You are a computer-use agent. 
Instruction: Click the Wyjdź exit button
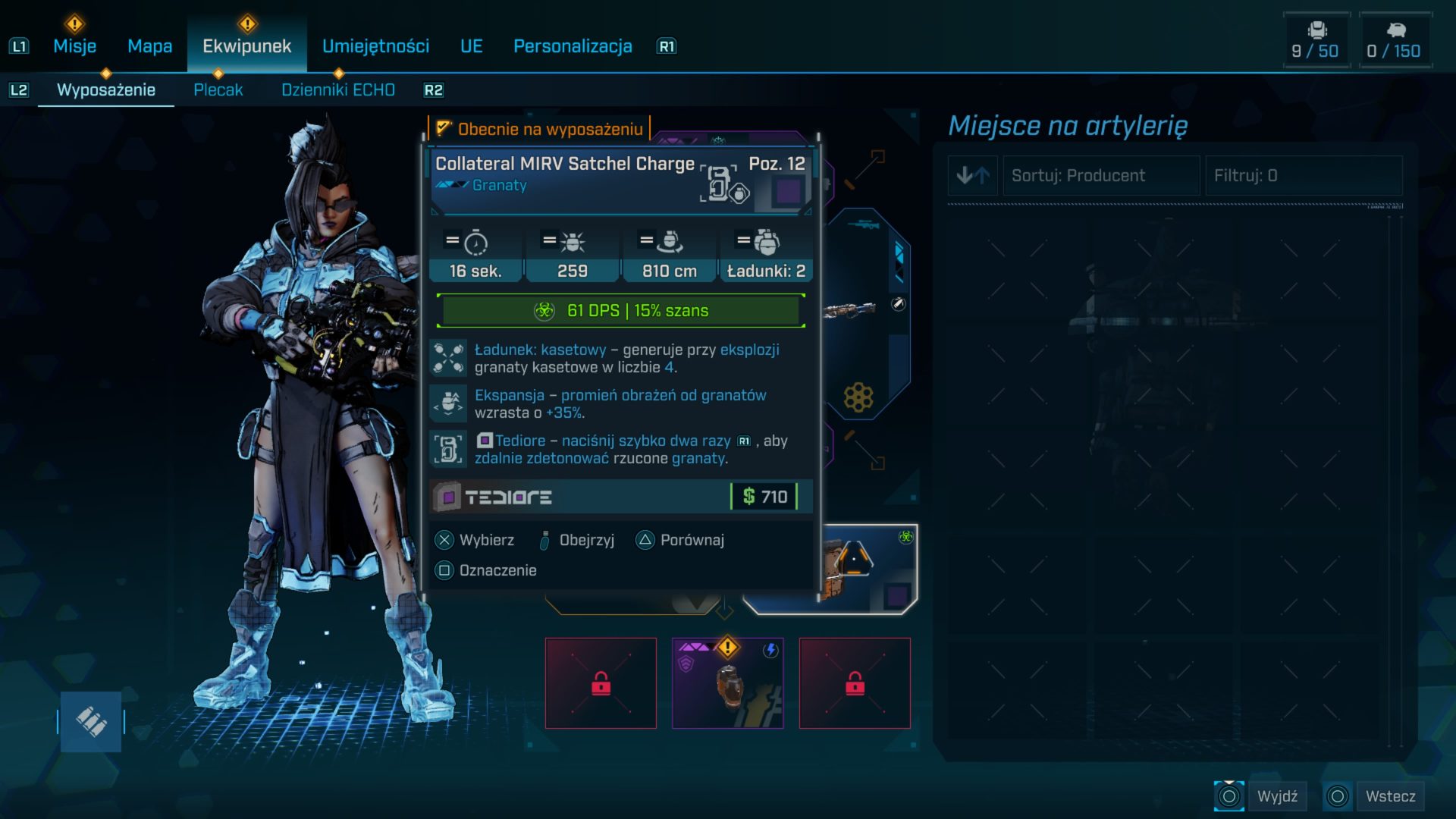(x=1262, y=796)
